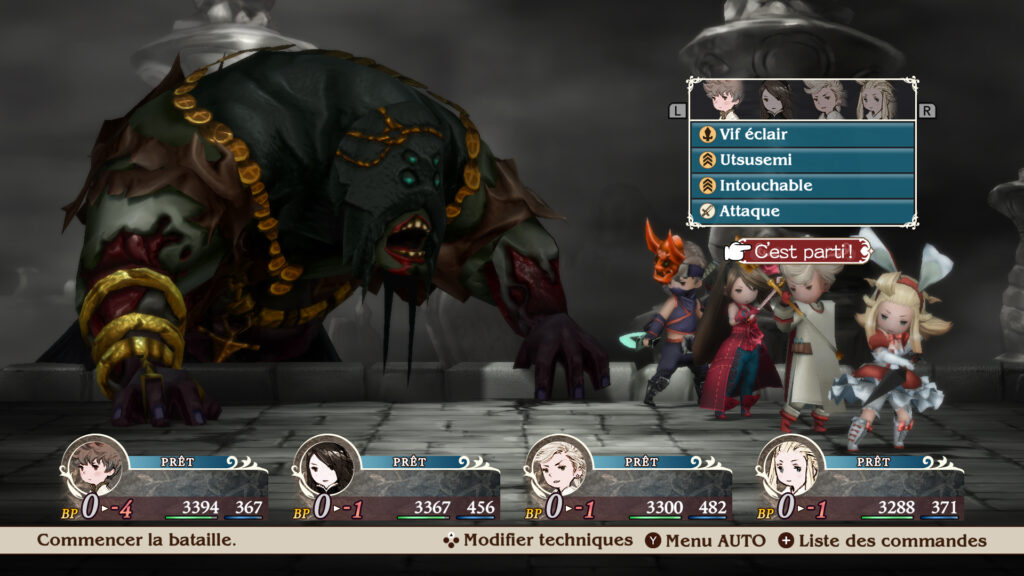Image resolution: width=1024 pixels, height=576 pixels.
Task: Pick the Intouchable command entry
Action: pos(801,186)
